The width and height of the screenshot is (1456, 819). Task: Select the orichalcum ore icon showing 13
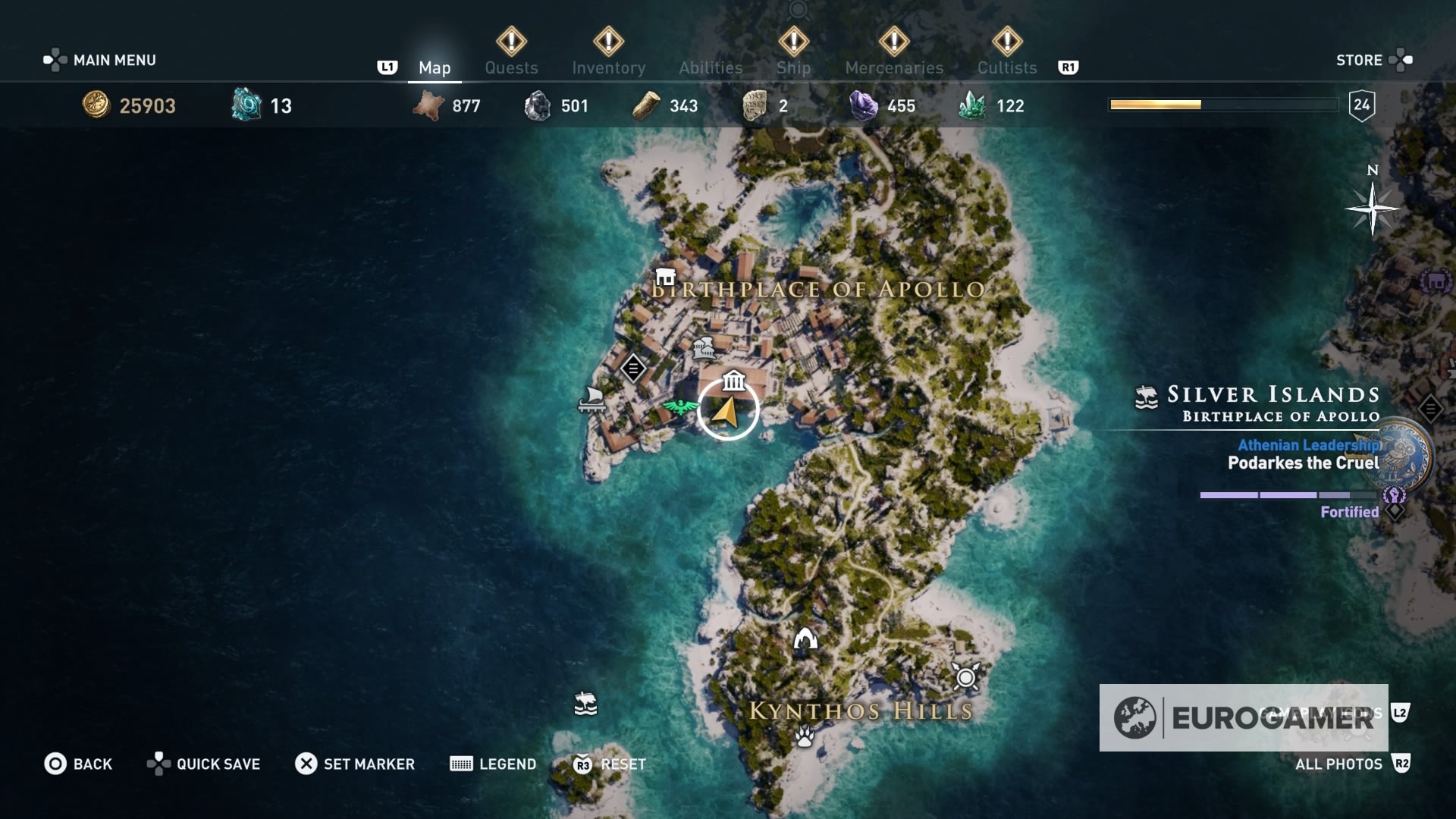(x=243, y=106)
